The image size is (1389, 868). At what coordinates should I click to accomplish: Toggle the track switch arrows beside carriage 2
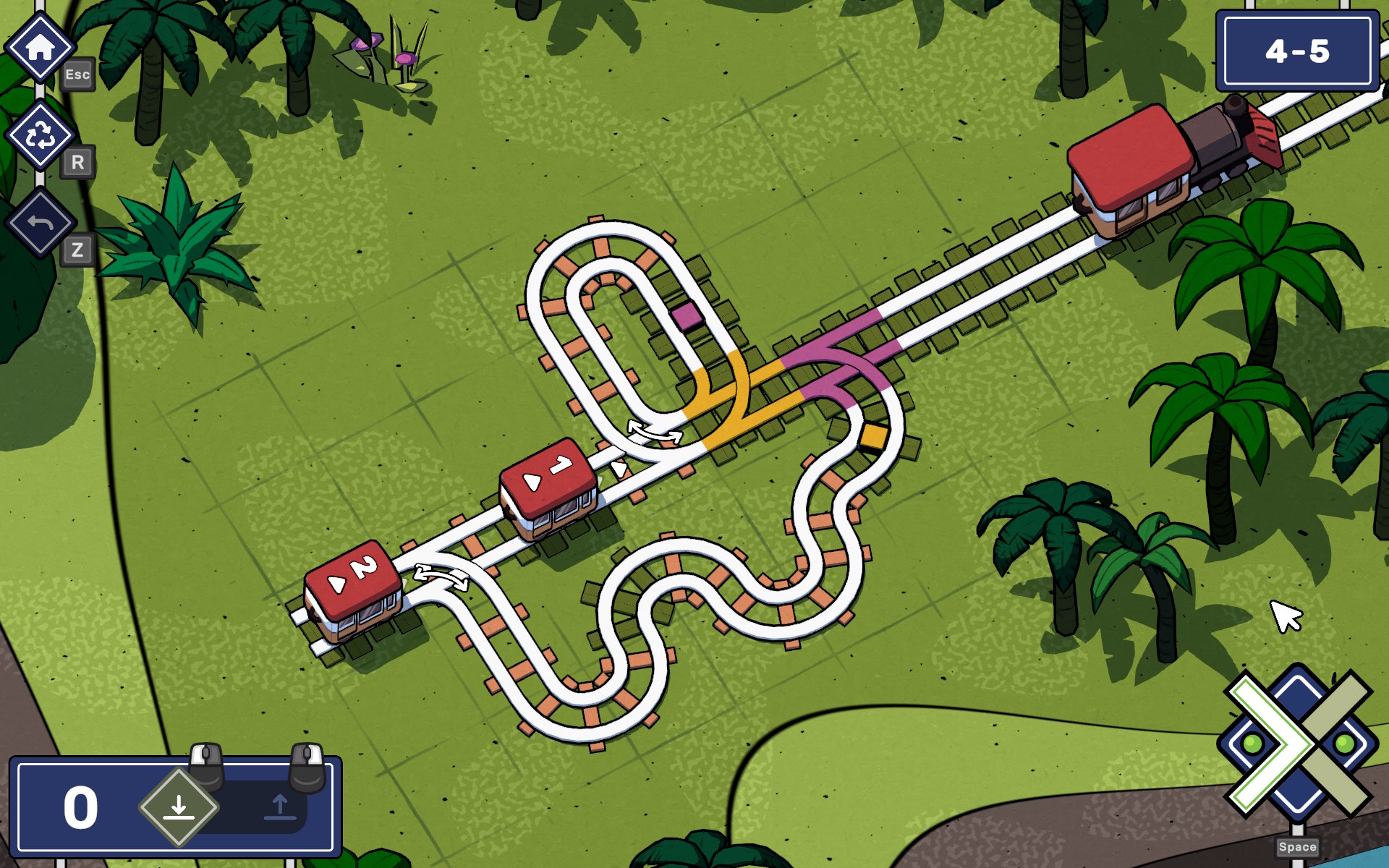click(x=441, y=576)
